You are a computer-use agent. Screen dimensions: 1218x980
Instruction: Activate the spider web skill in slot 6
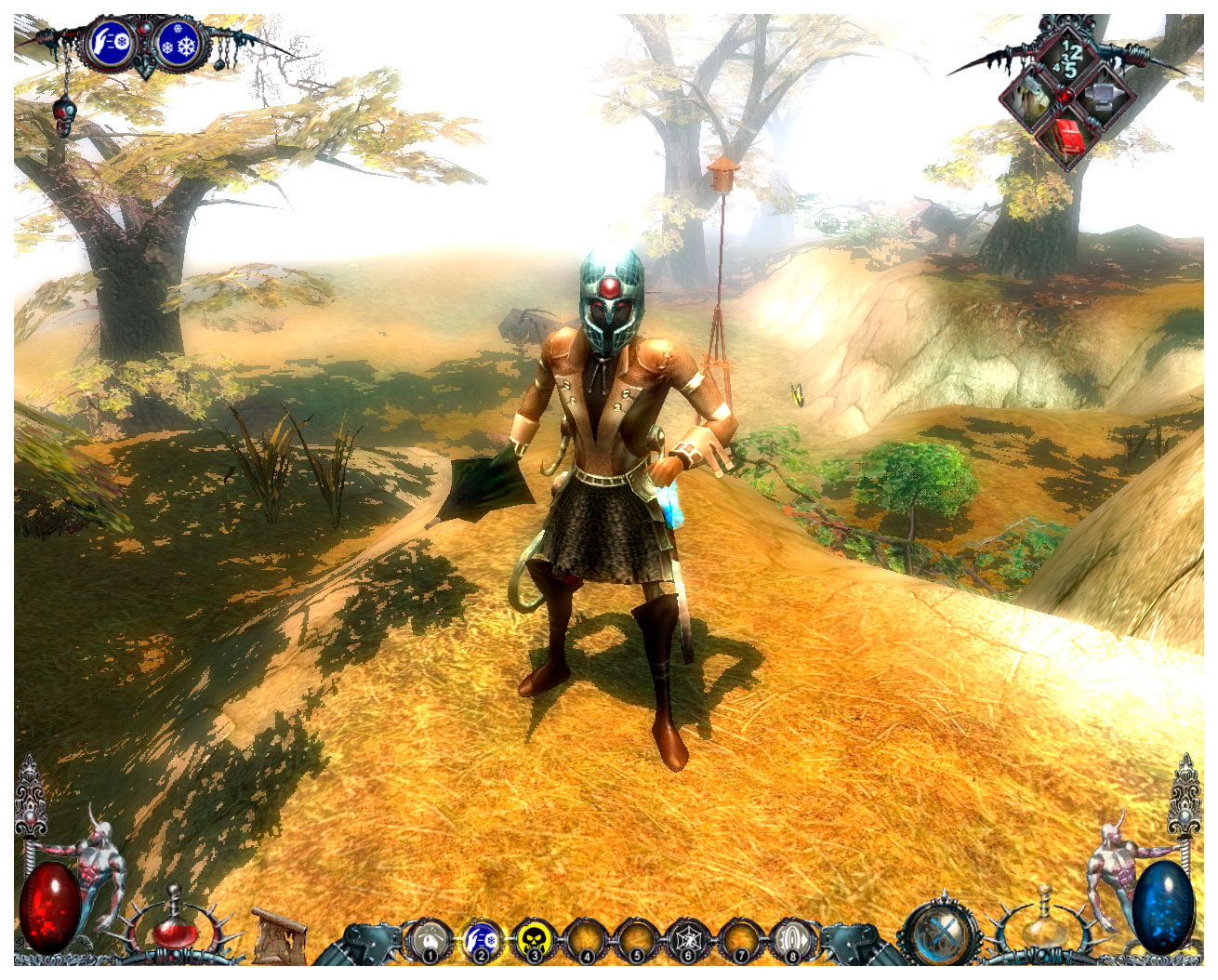click(x=689, y=940)
